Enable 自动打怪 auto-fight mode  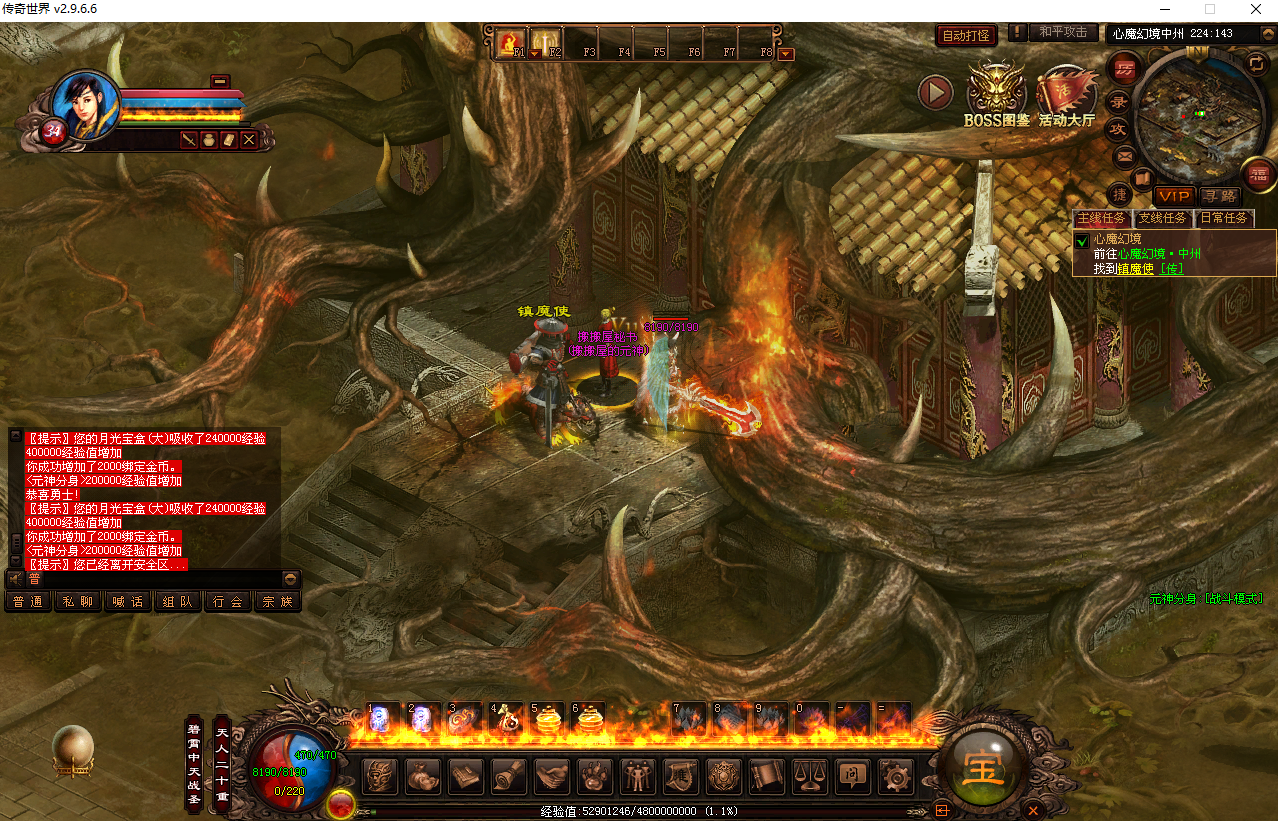(x=966, y=36)
